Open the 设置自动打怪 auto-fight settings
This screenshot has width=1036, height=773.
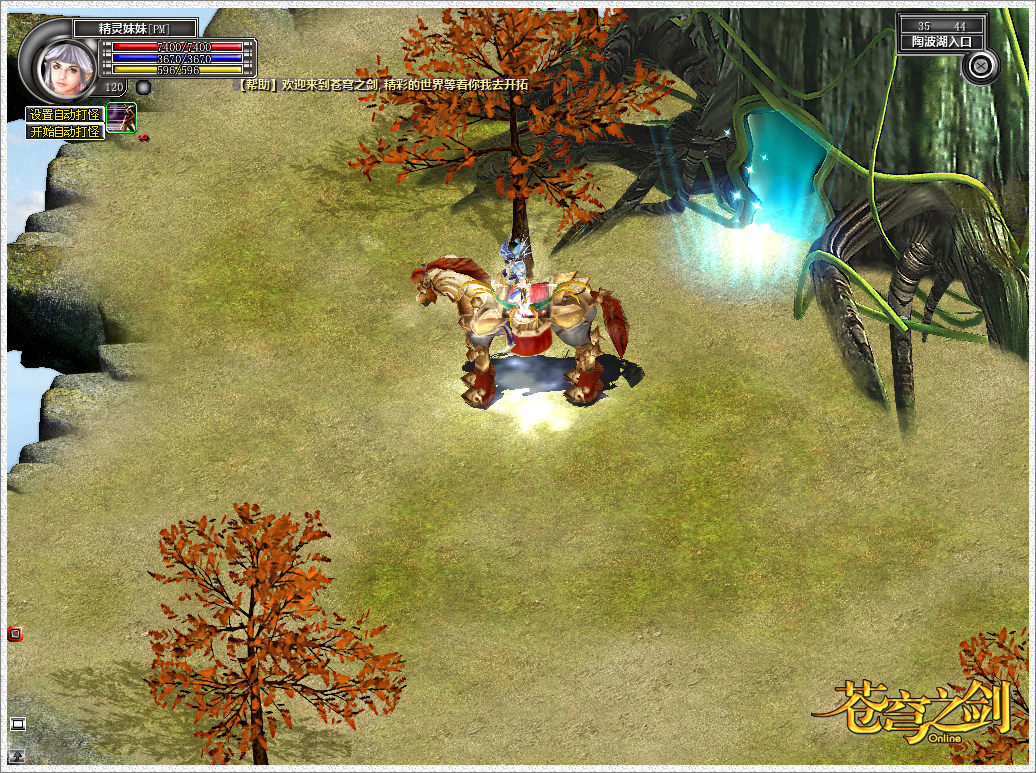65,114
